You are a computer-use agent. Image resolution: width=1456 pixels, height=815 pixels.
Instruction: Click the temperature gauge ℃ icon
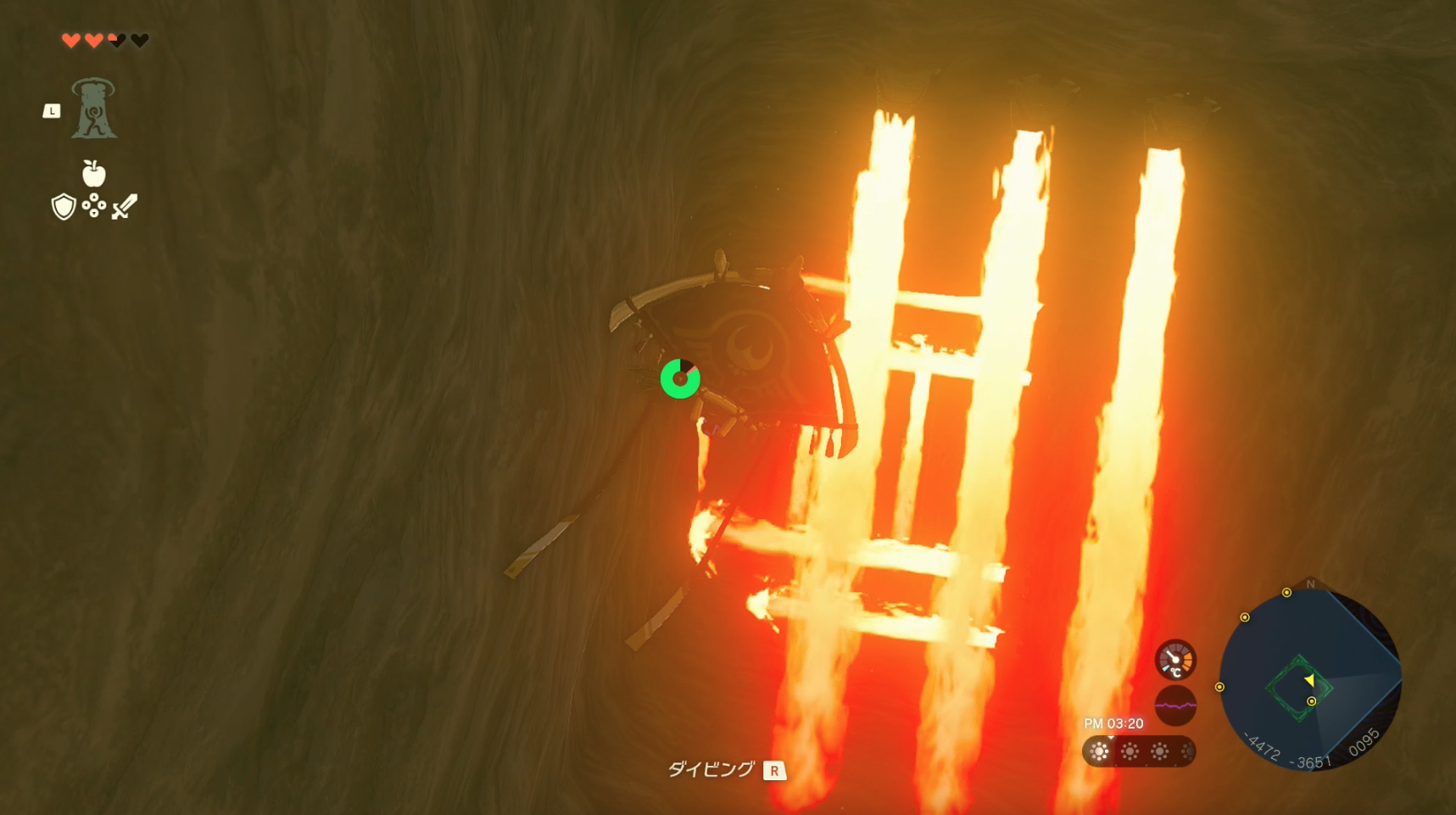(x=1175, y=661)
